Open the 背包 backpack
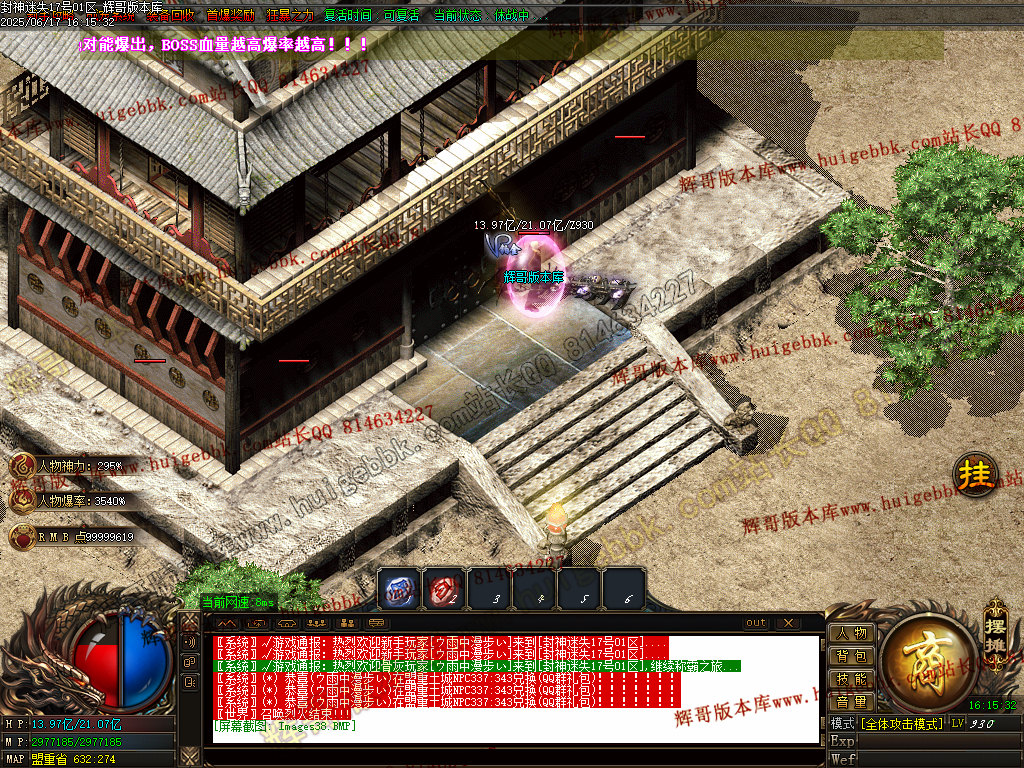1024x768 pixels. (851, 656)
